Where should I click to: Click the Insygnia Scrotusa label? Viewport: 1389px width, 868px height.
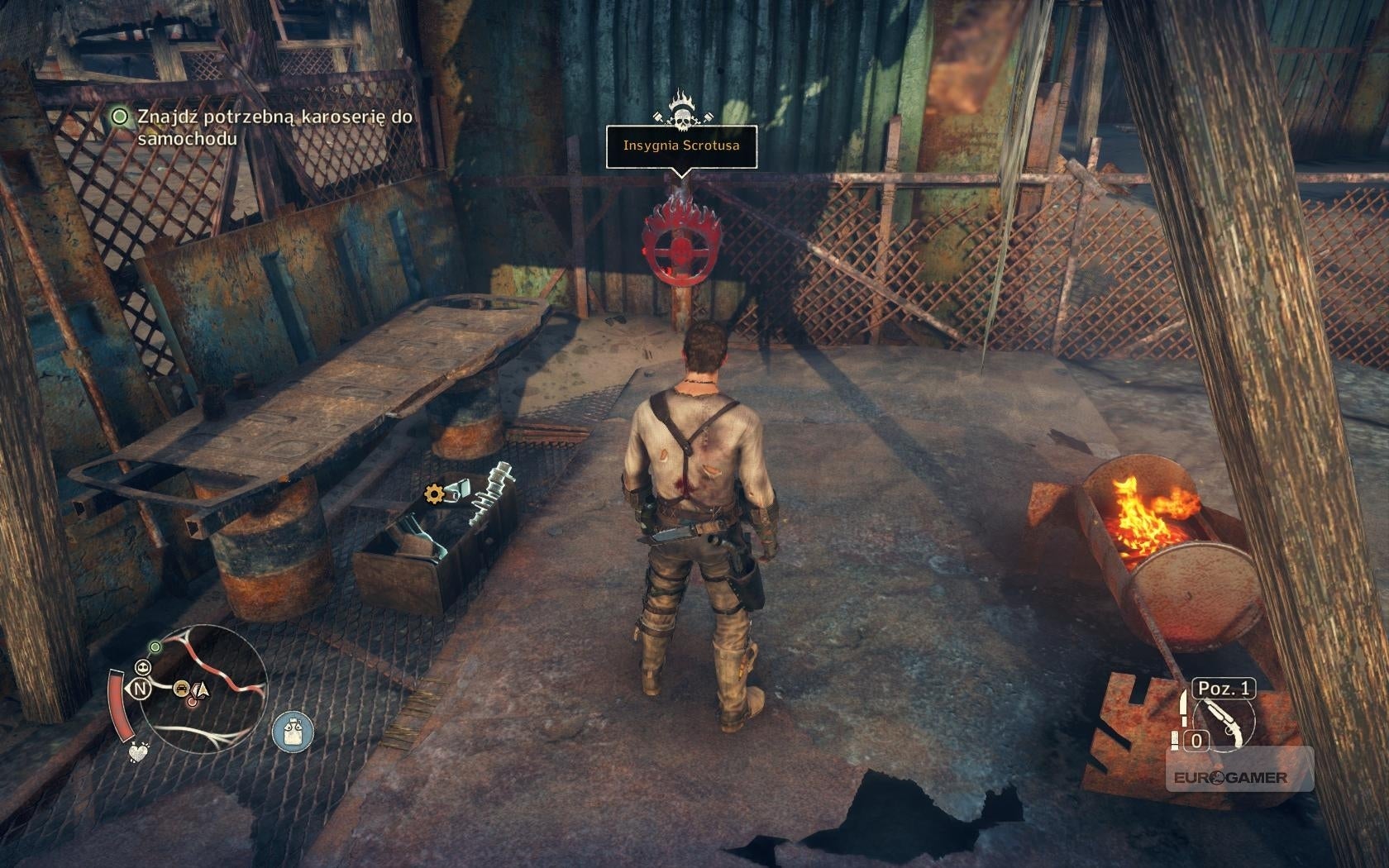(680, 145)
